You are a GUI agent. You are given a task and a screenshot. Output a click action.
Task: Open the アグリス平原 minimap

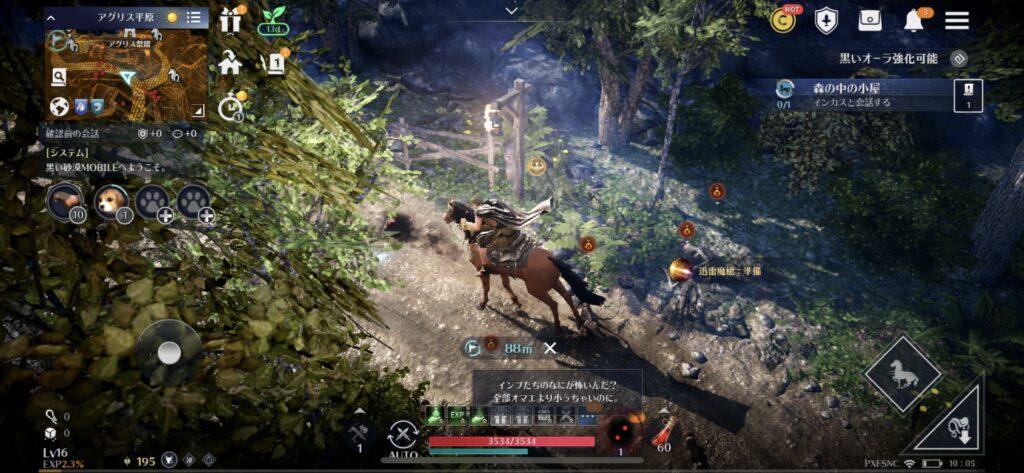click(126, 66)
